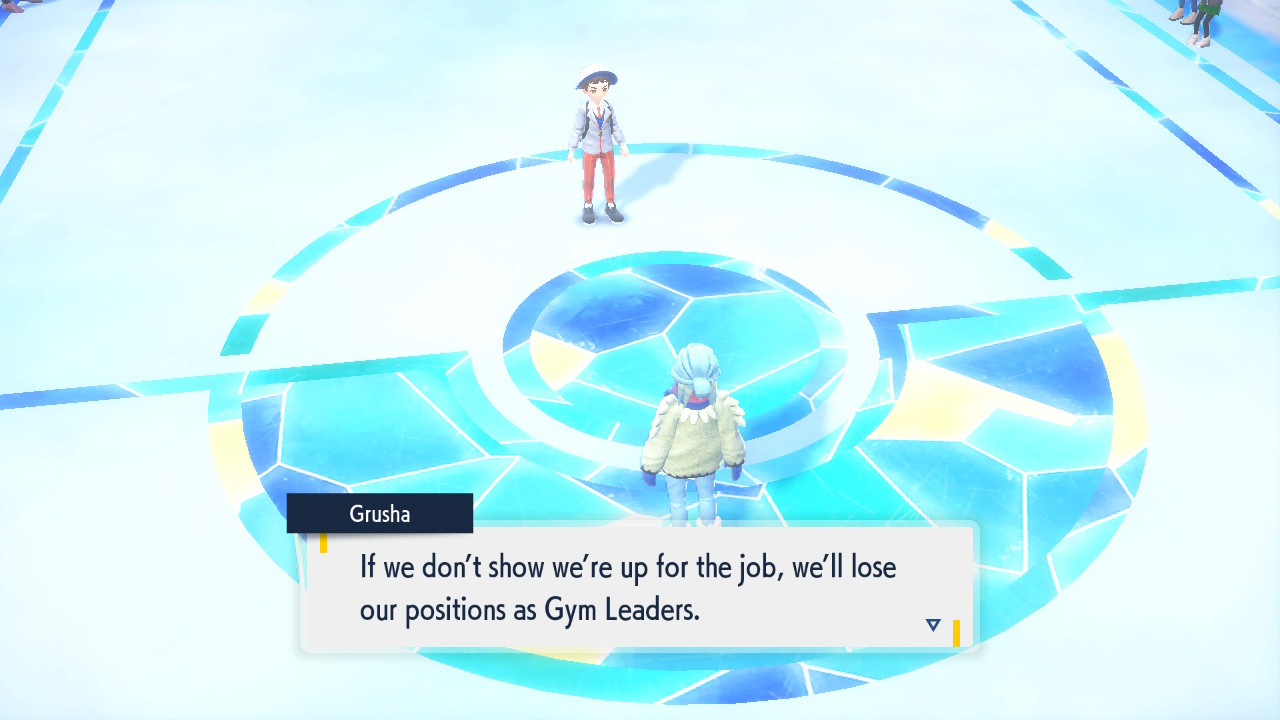Click the Grusha name plate
1280x720 pixels.
(x=380, y=513)
